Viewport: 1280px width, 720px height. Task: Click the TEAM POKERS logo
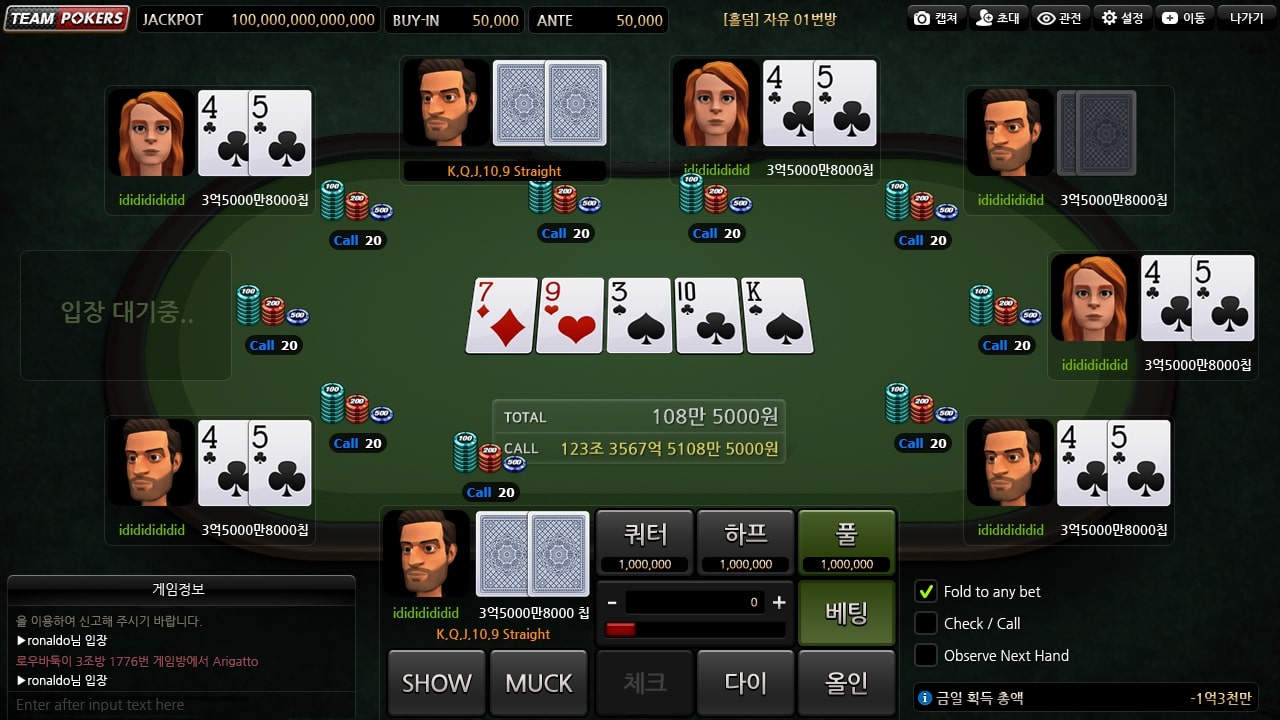pos(66,17)
